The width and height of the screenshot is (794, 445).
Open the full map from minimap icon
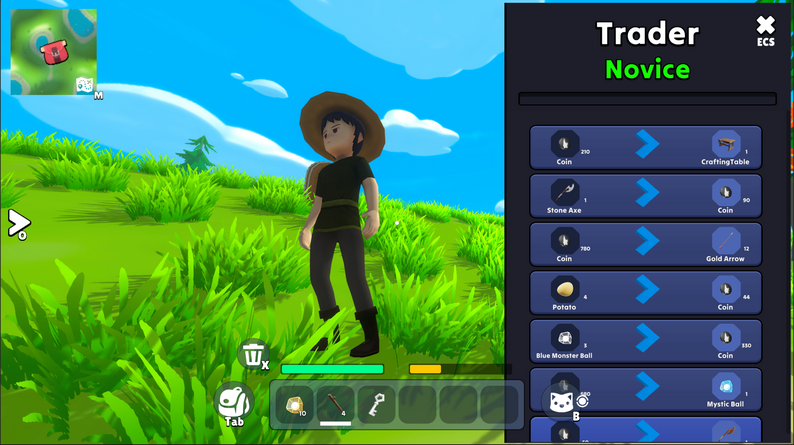pos(85,86)
